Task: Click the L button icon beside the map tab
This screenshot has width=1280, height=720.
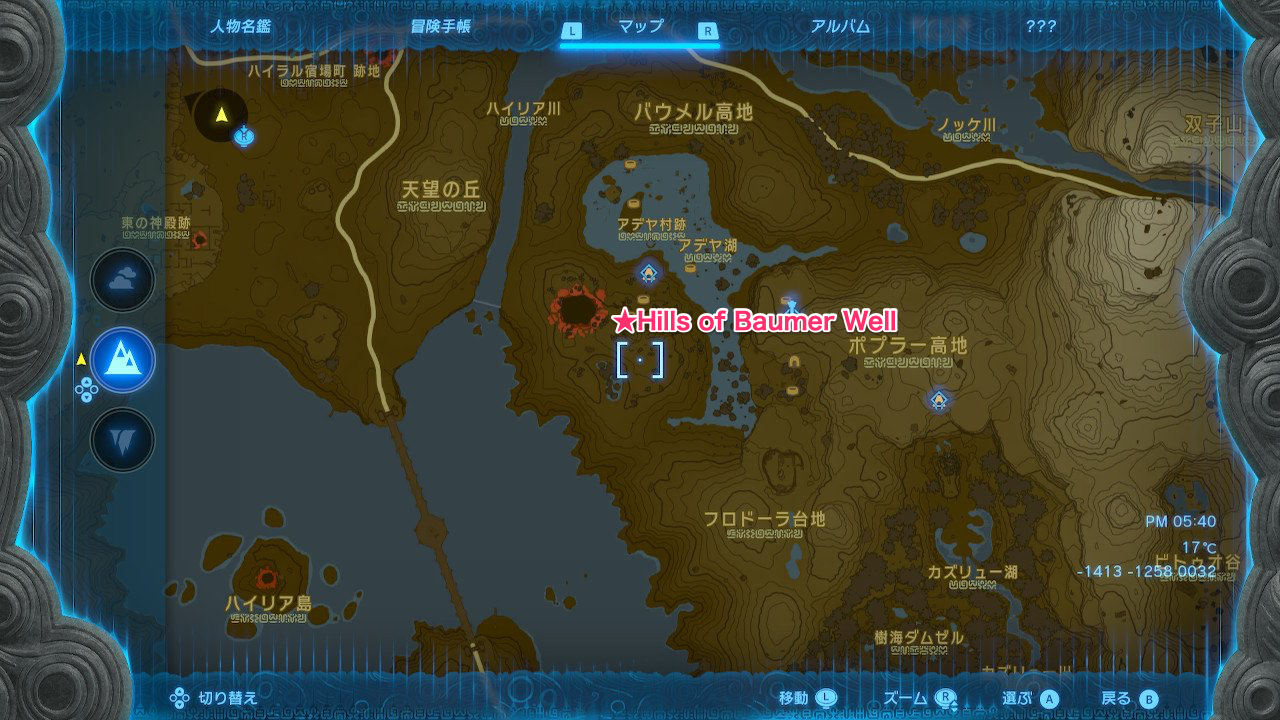Action: pos(572,28)
